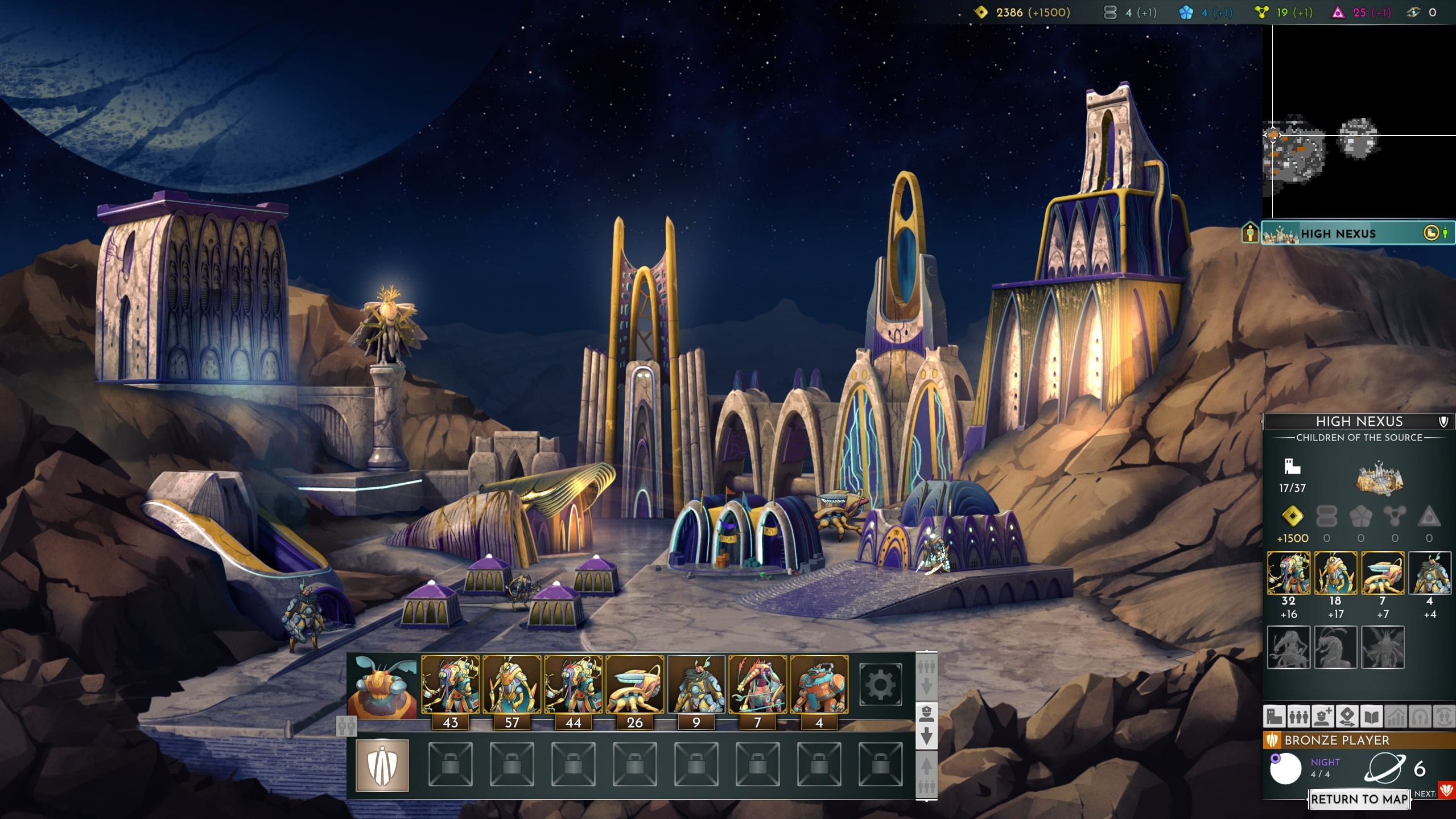Choose the troop stack of 26

pos(634,685)
